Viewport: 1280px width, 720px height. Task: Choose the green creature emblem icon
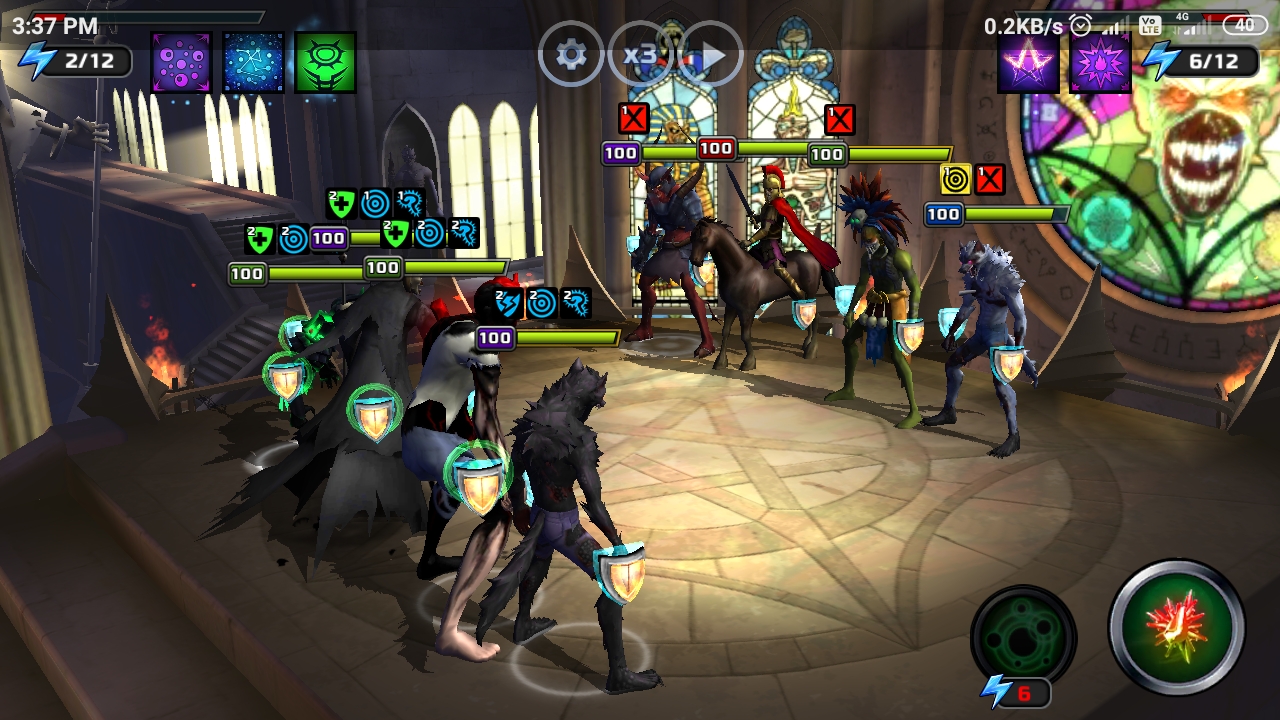click(325, 62)
